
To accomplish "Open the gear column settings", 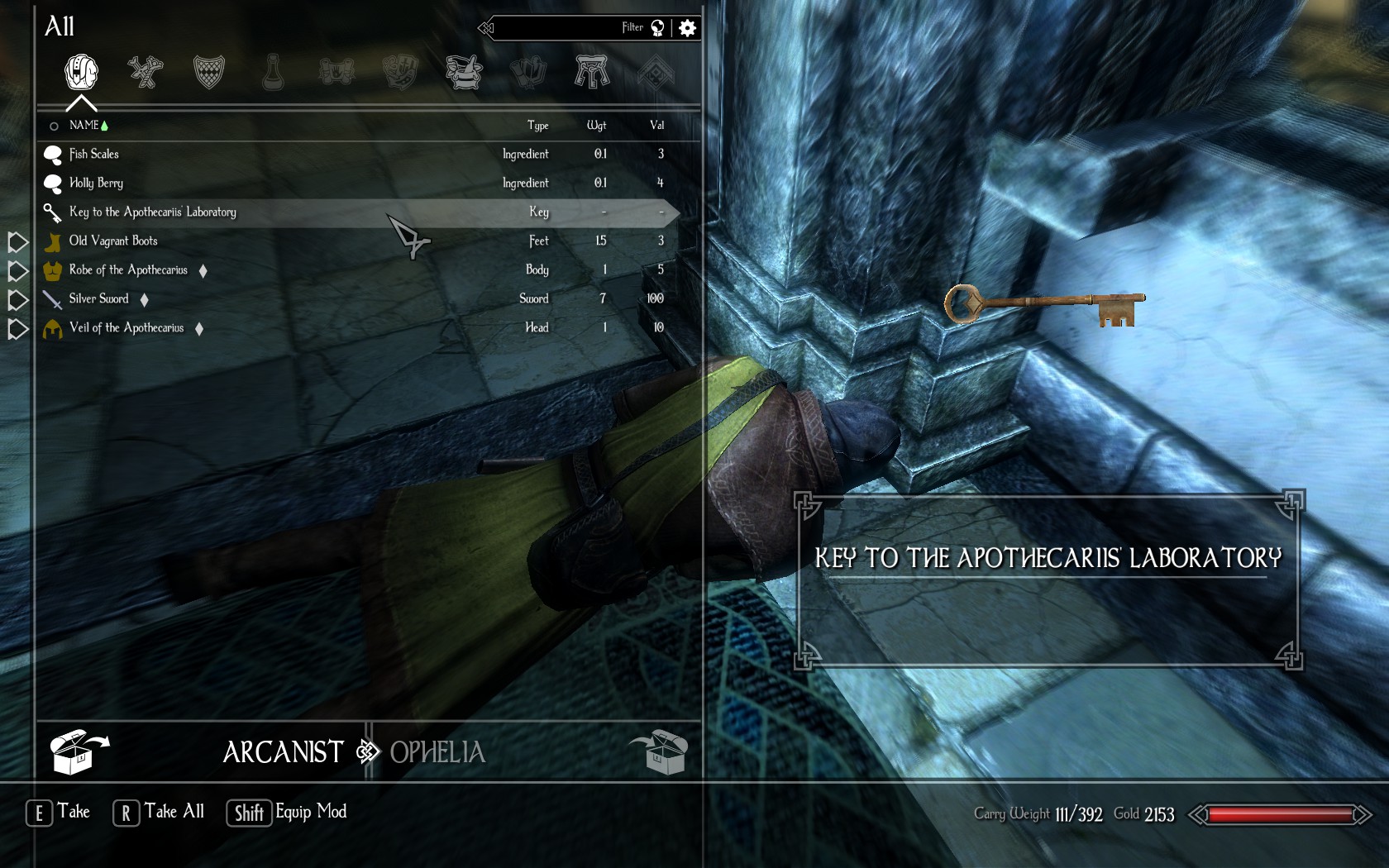I will pyautogui.click(x=687, y=28).
